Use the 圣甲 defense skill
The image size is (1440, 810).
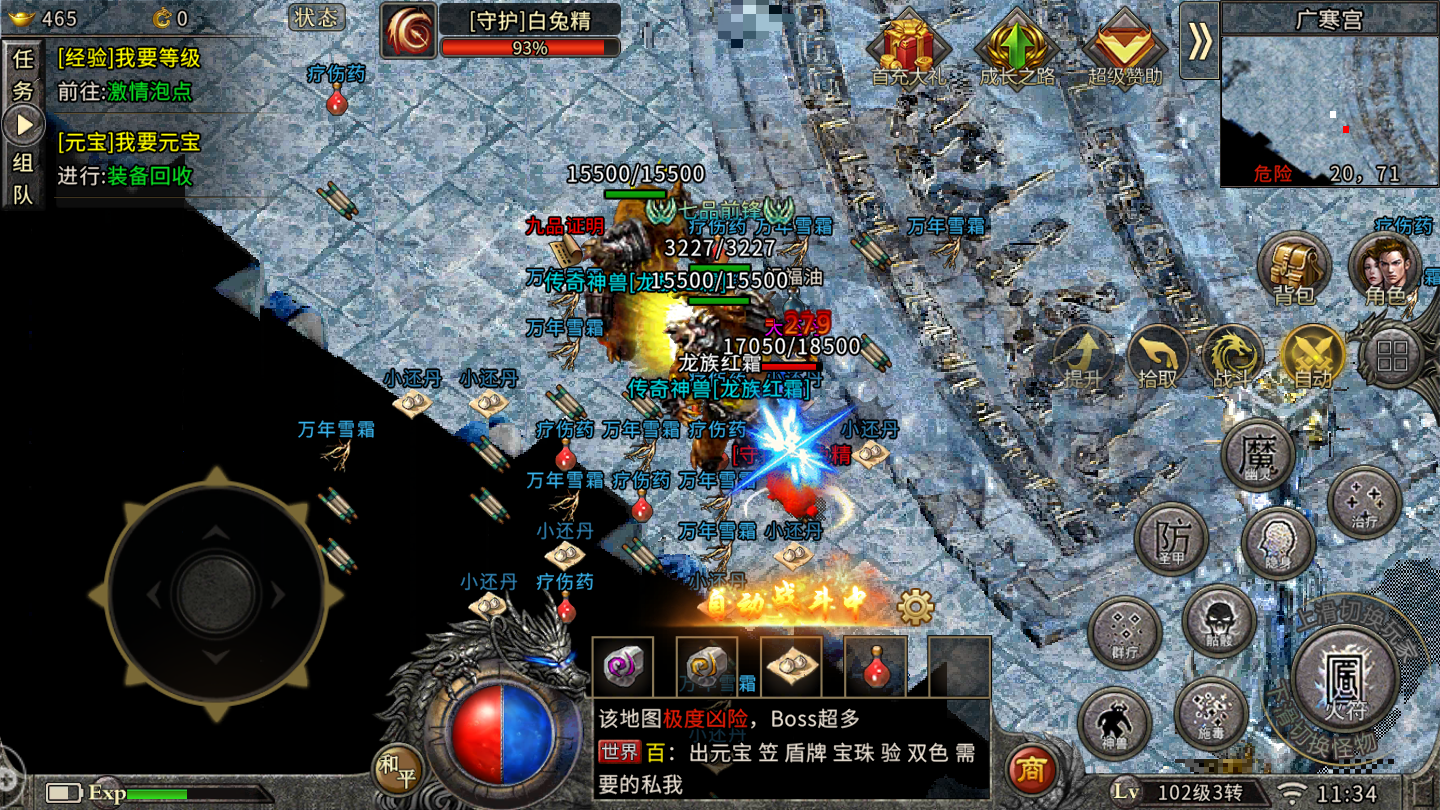pyautogui.click(x=1171, y=539)
